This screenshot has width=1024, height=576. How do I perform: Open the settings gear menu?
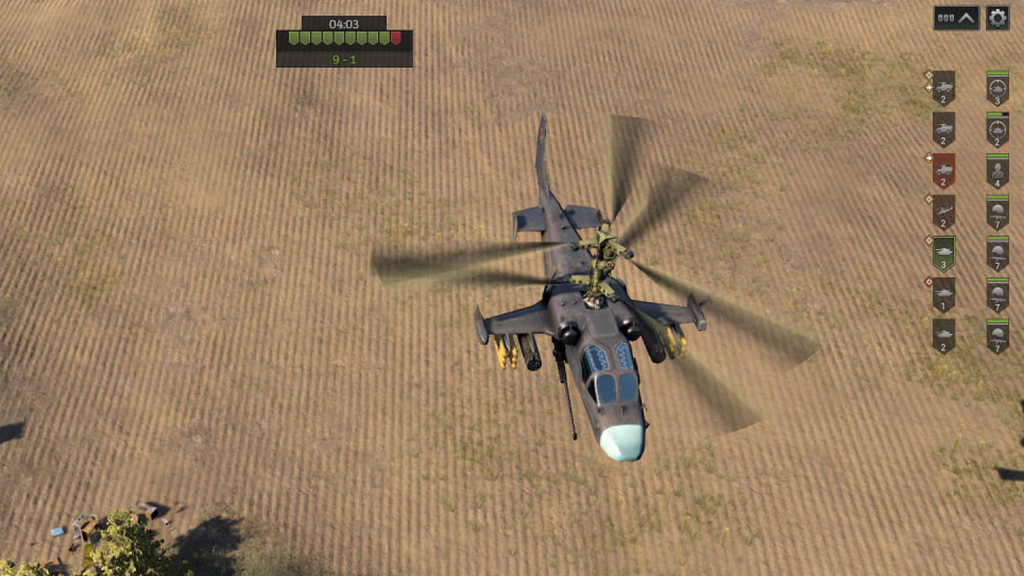click(997, 18)
